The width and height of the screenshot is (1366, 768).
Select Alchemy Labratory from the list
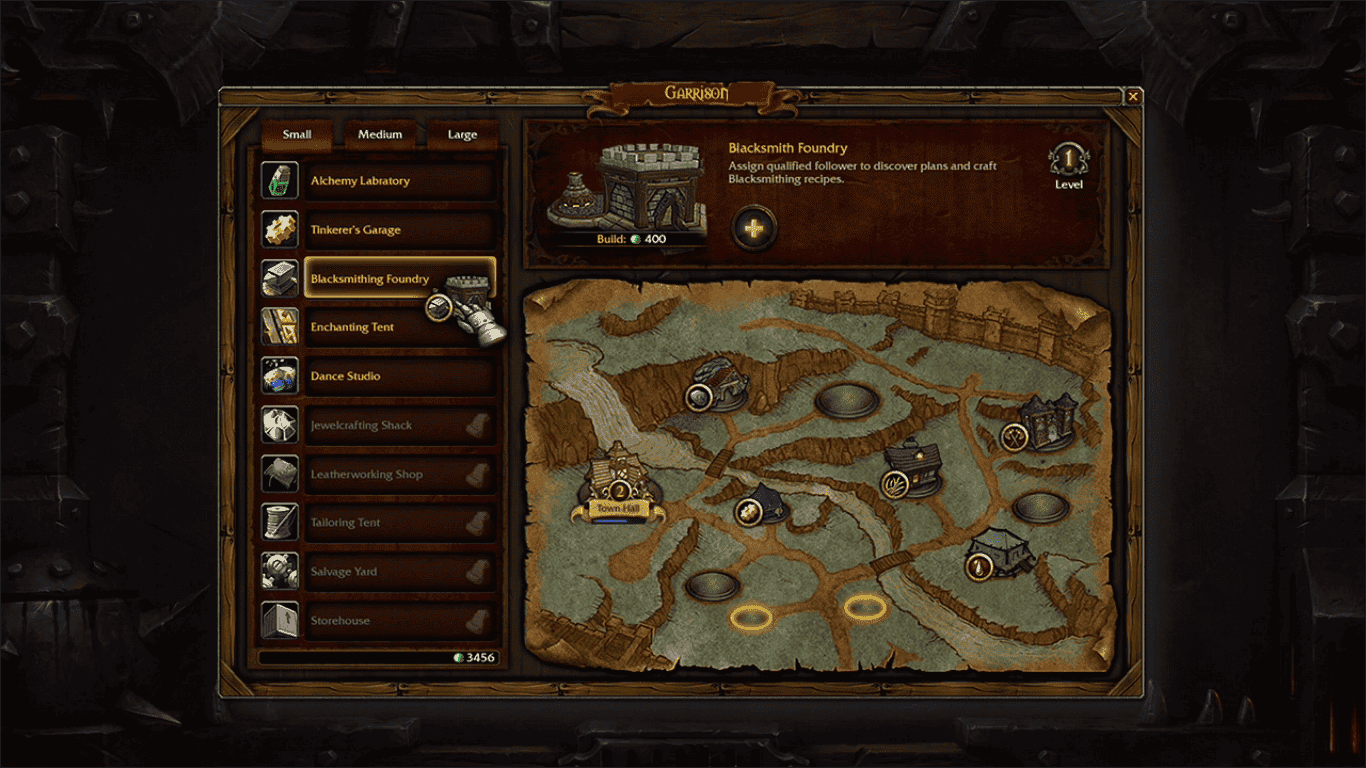click(x=400, y=181)
